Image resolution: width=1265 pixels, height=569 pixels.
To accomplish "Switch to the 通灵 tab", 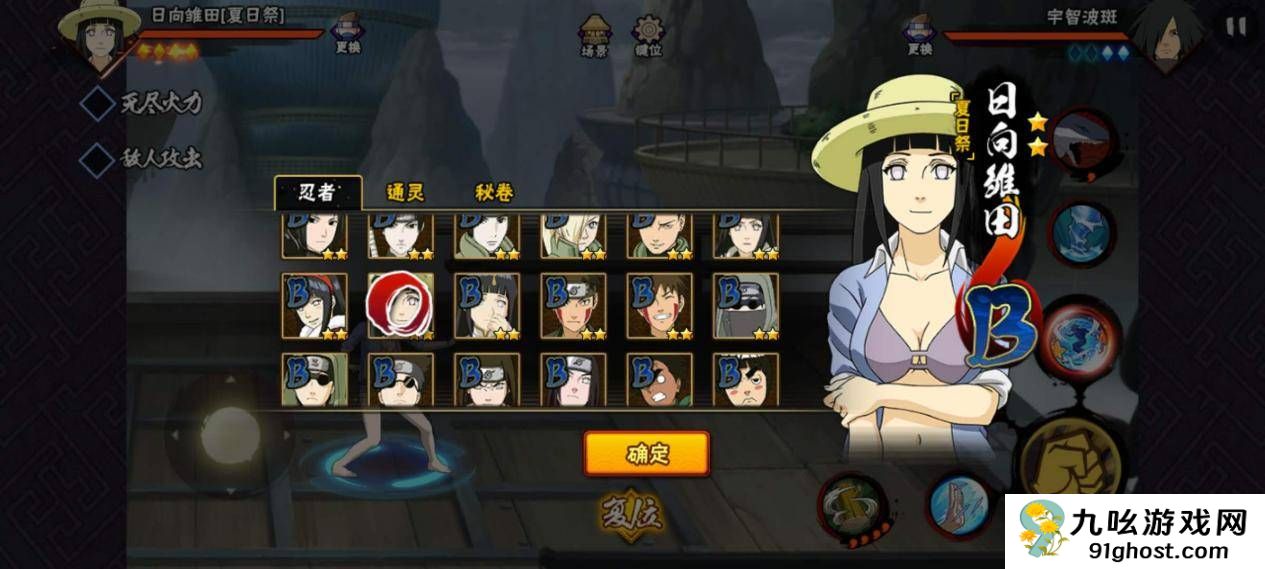I will tap(406, 193).
